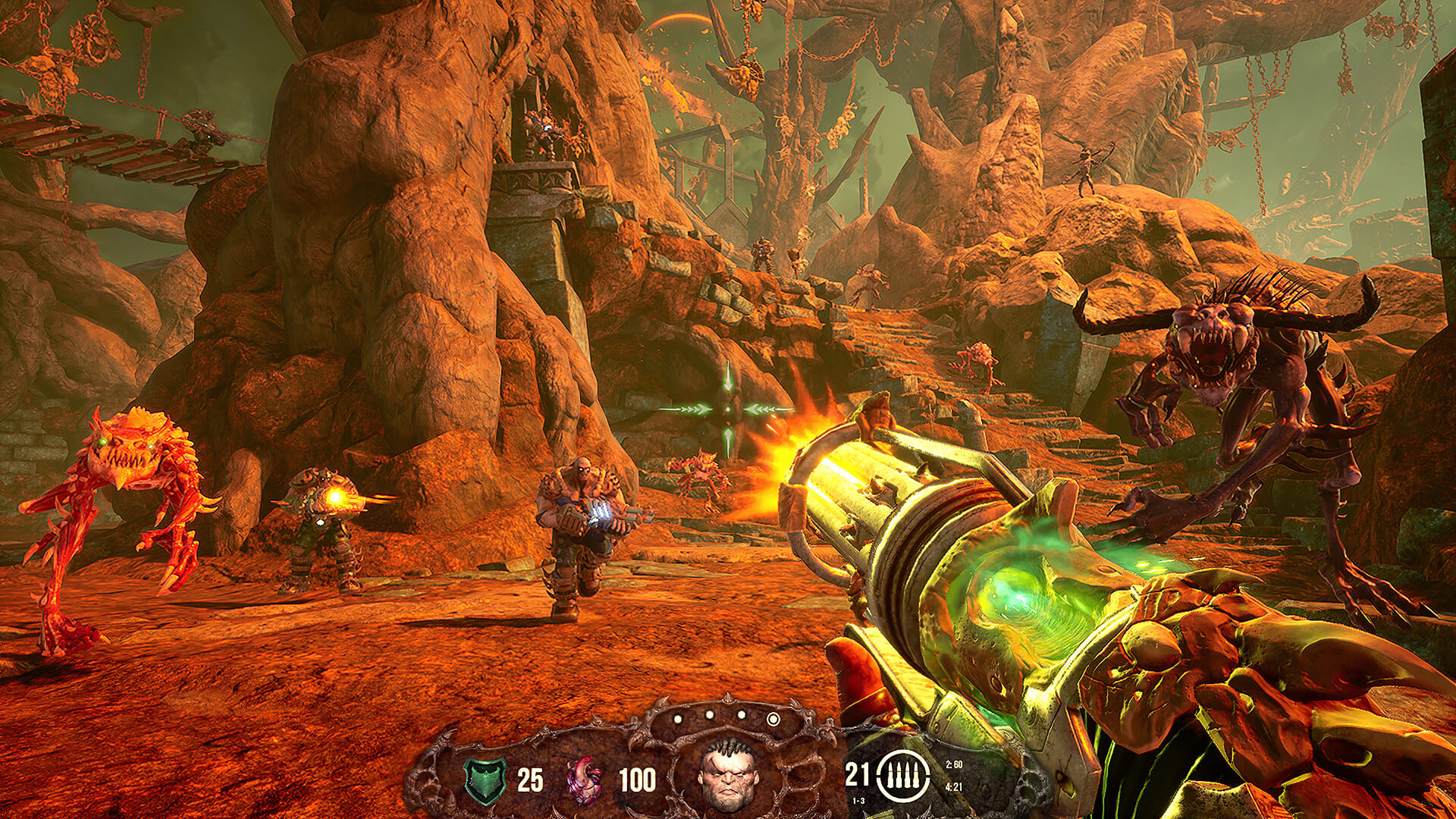Click the health value 100
1456x819 pixels.
(638, 778)
